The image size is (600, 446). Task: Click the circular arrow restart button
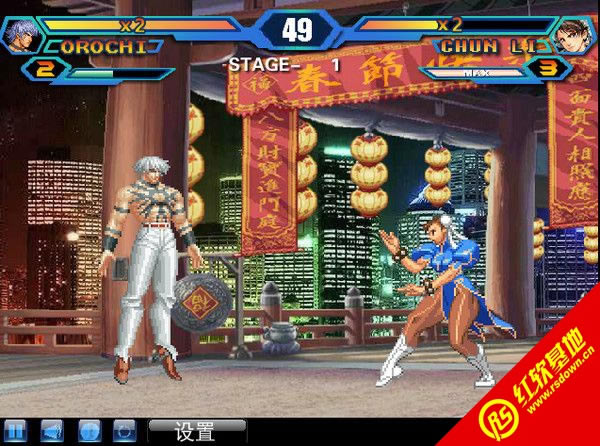pos(124,432)
